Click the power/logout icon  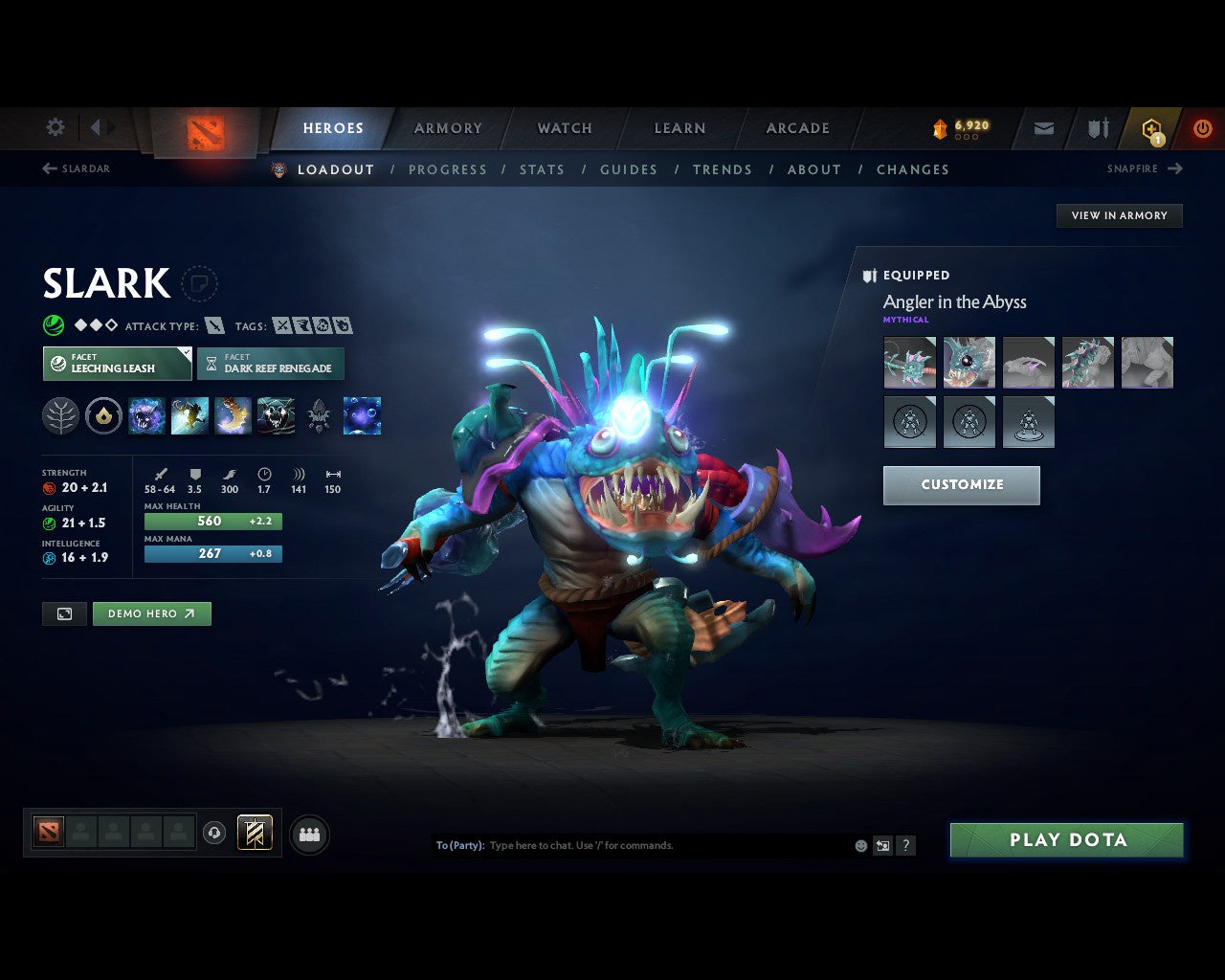[1202, 127]
